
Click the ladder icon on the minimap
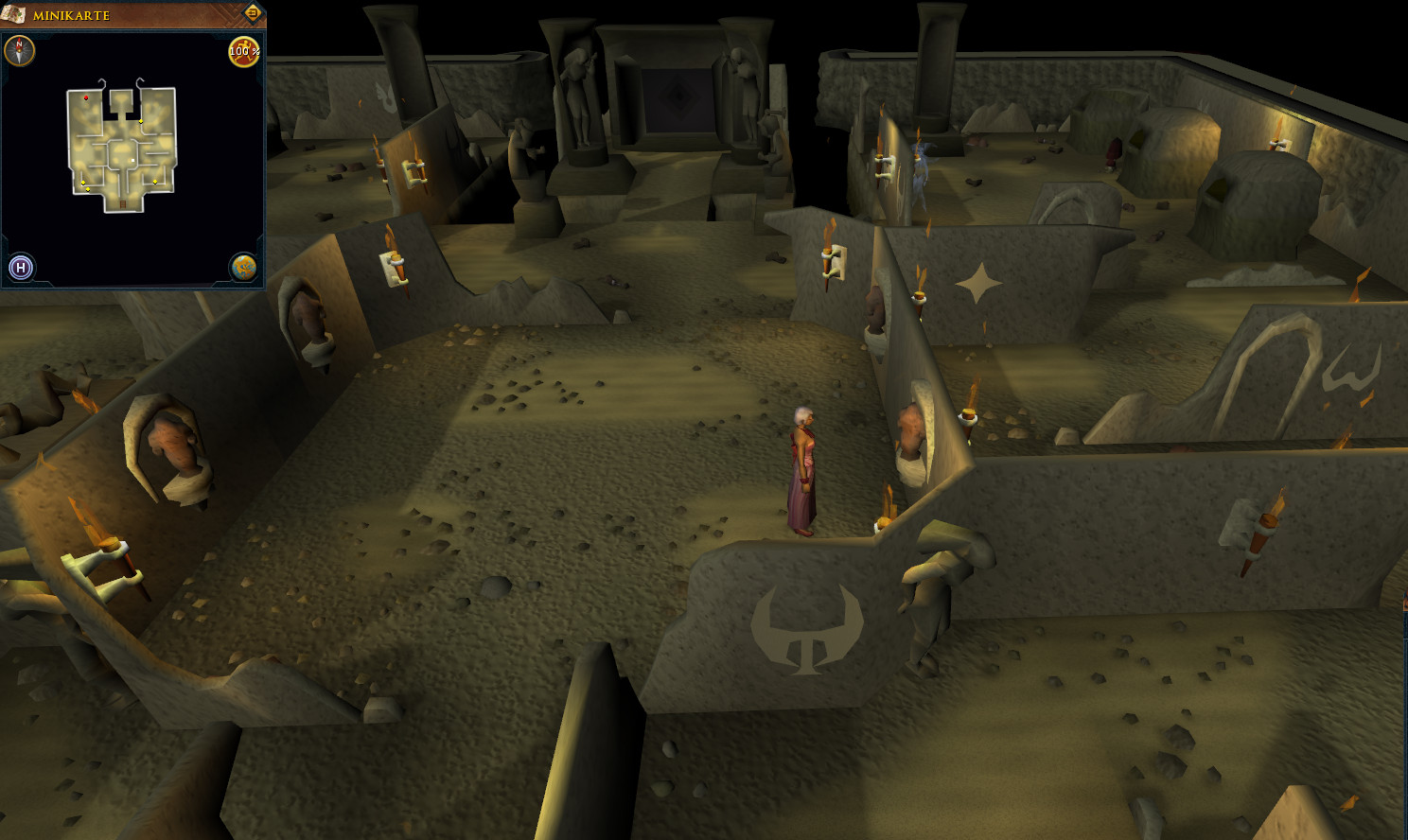(122, 203)
